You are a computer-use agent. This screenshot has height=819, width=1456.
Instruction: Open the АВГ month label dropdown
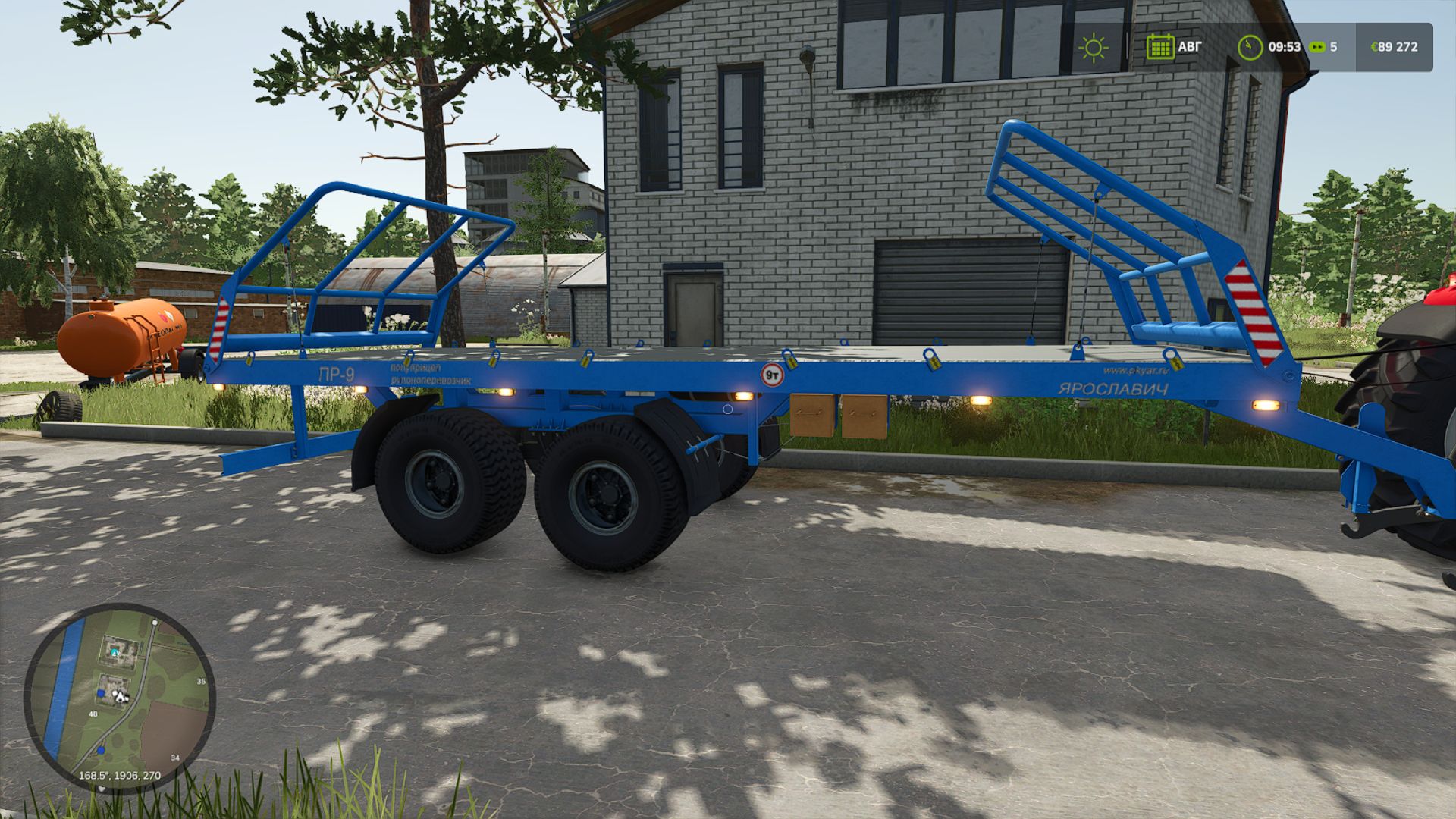click(1191, 47)
